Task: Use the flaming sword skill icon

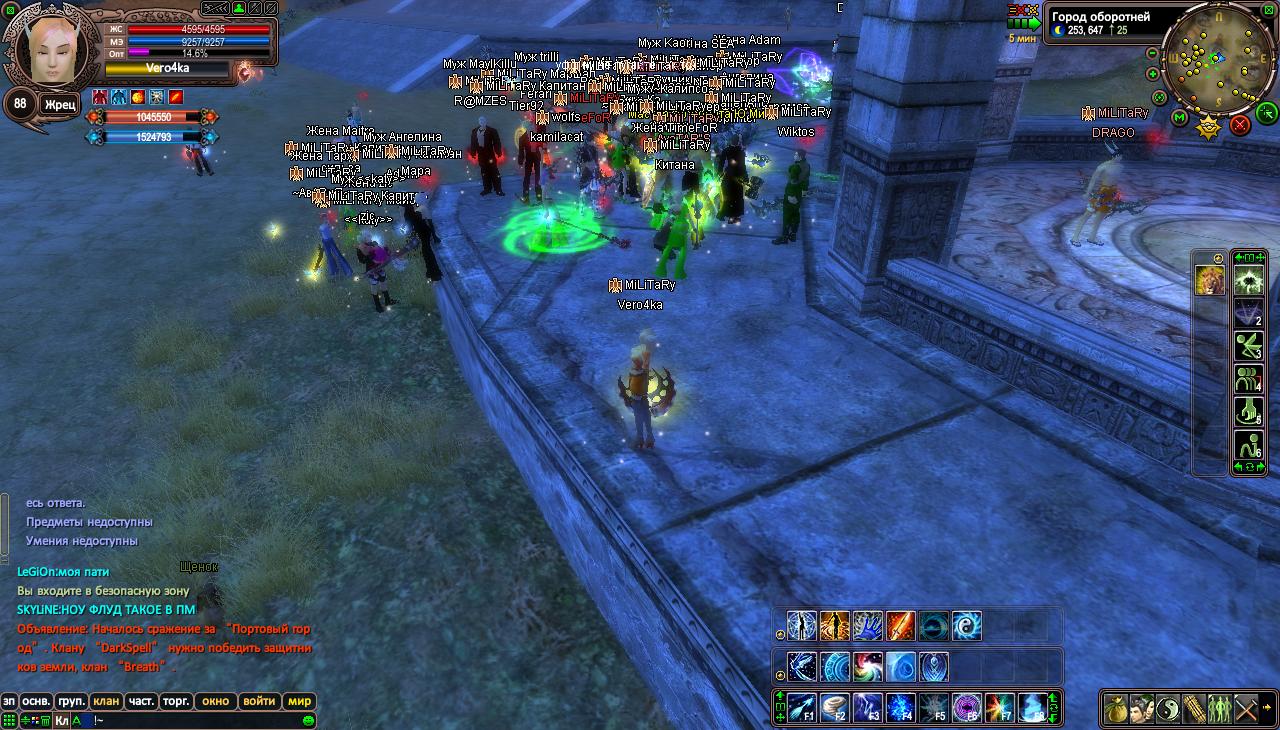Action: click(x=901, y=626)
